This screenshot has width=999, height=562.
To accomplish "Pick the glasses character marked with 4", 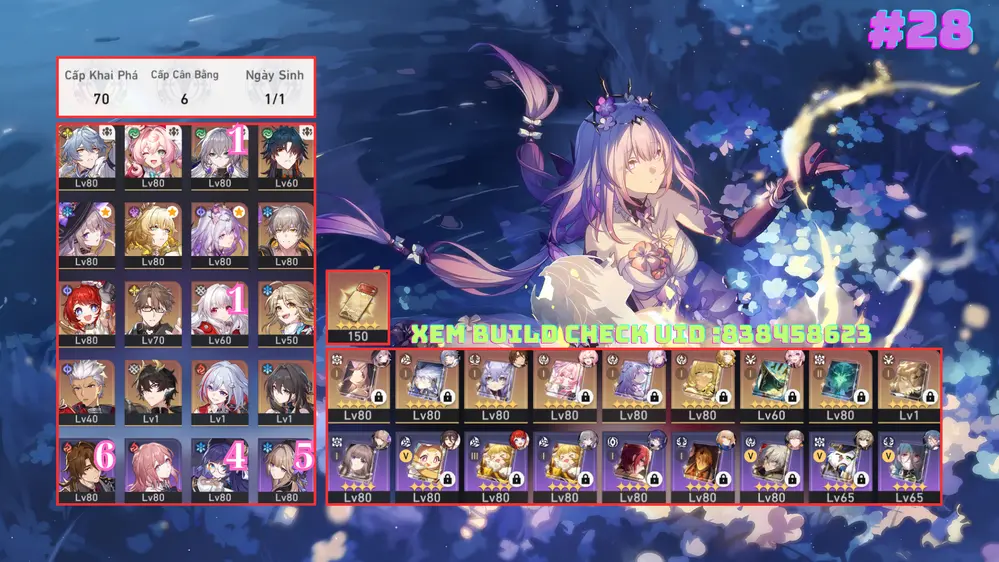I will click(x=220, y=466).
